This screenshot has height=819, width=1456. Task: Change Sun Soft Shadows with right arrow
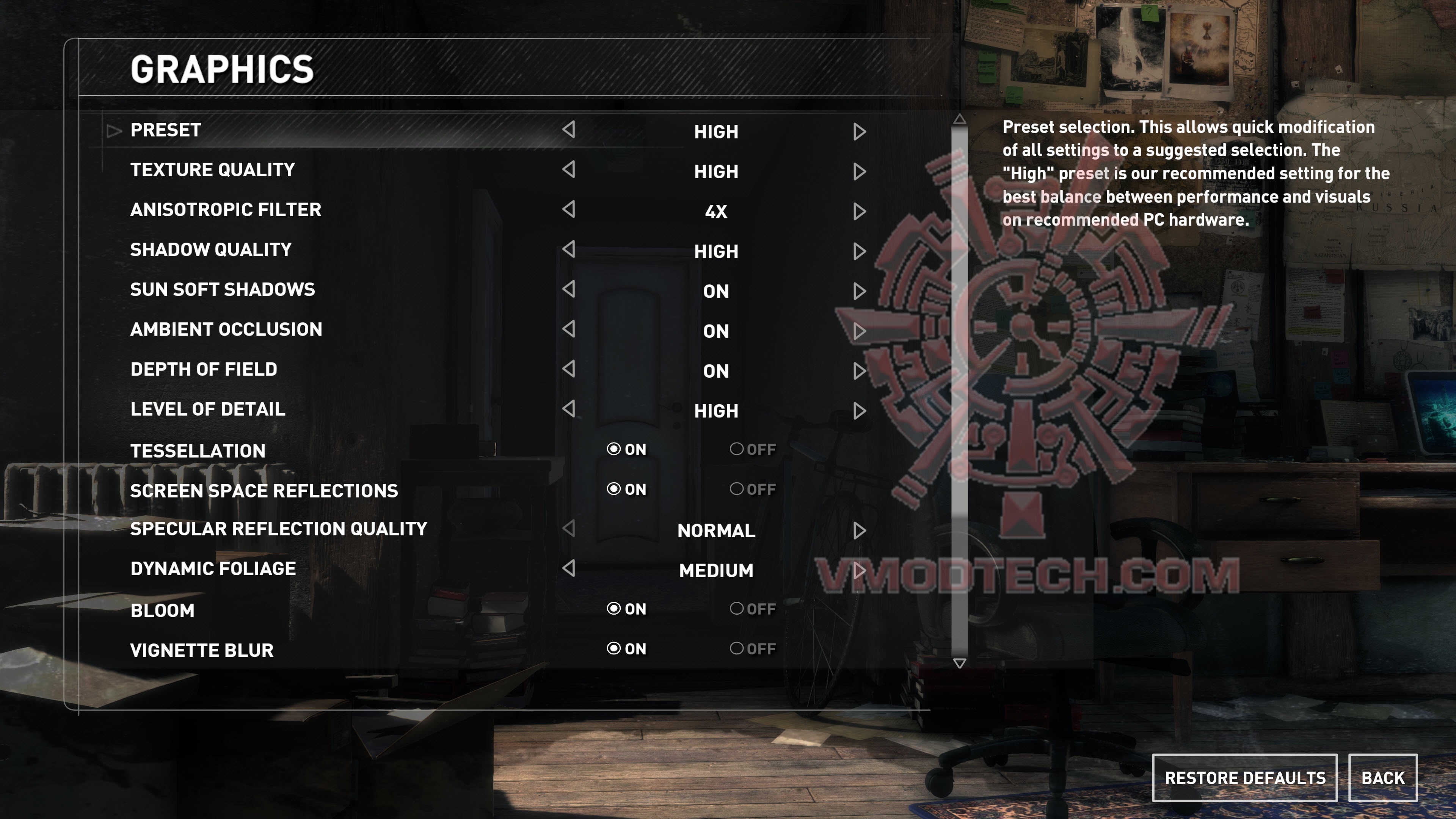[859, 291]
